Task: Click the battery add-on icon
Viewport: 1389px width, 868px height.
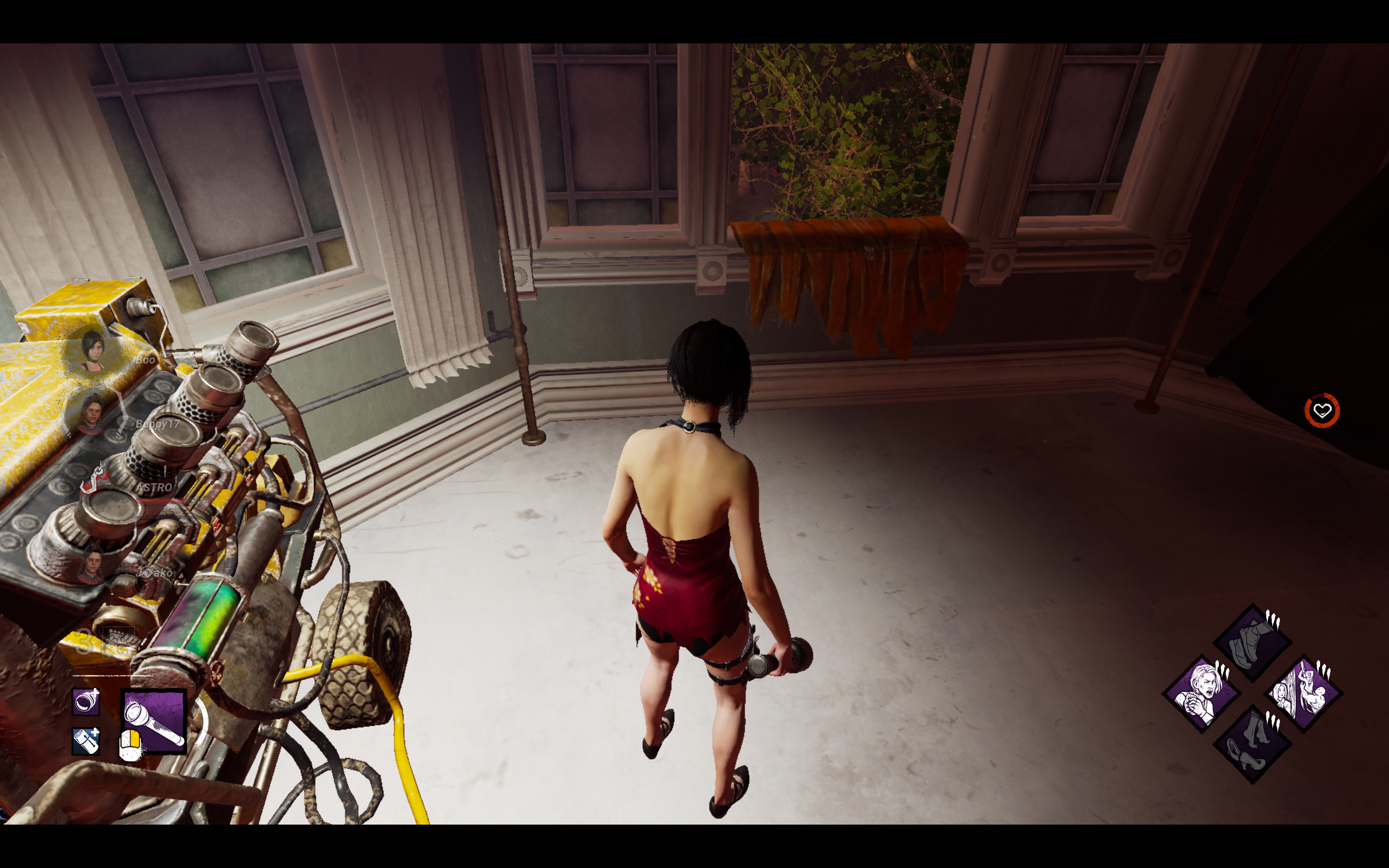Action: [x=86, y=741]
